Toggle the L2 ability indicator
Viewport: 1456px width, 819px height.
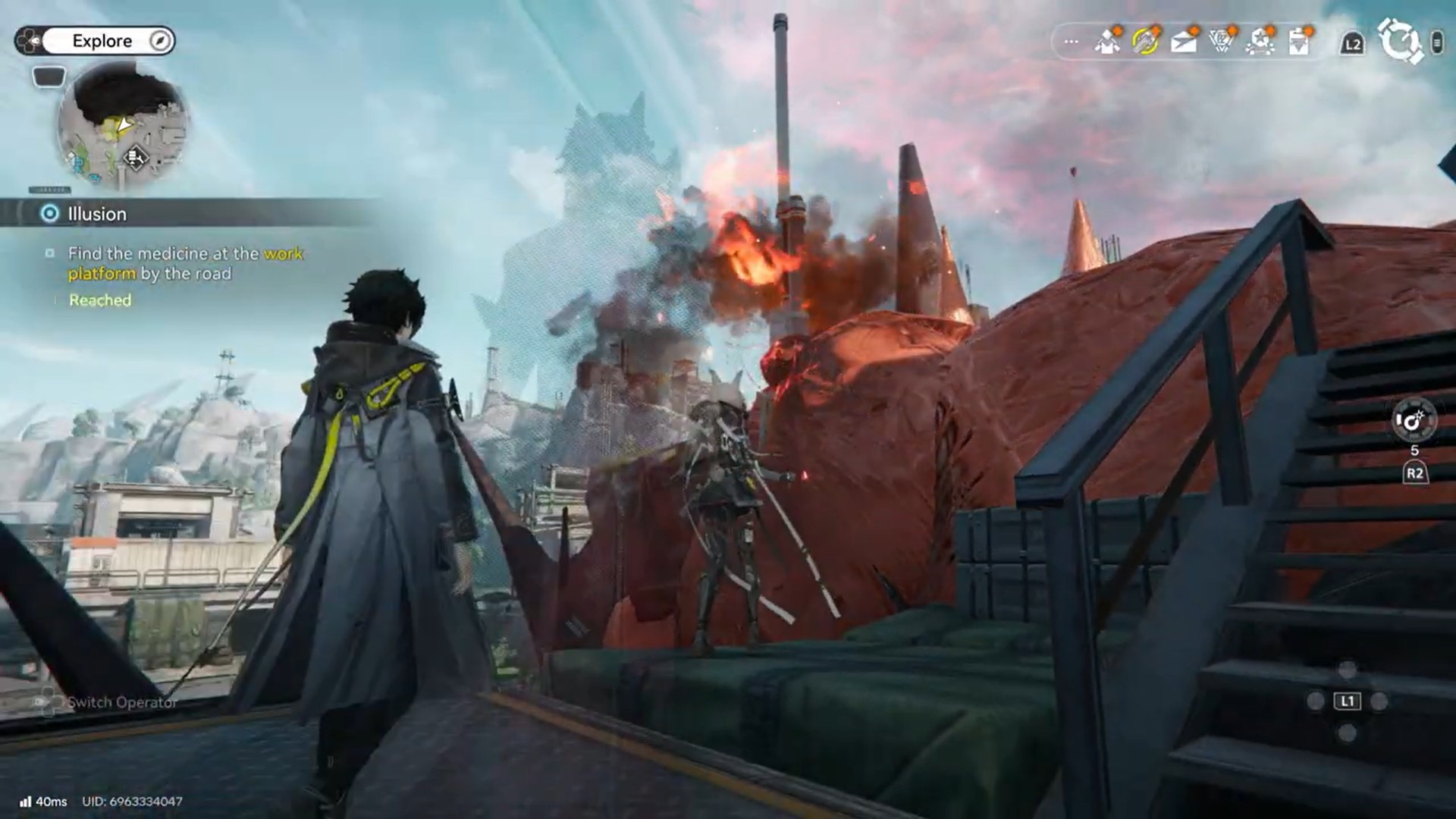(1351, 42)
